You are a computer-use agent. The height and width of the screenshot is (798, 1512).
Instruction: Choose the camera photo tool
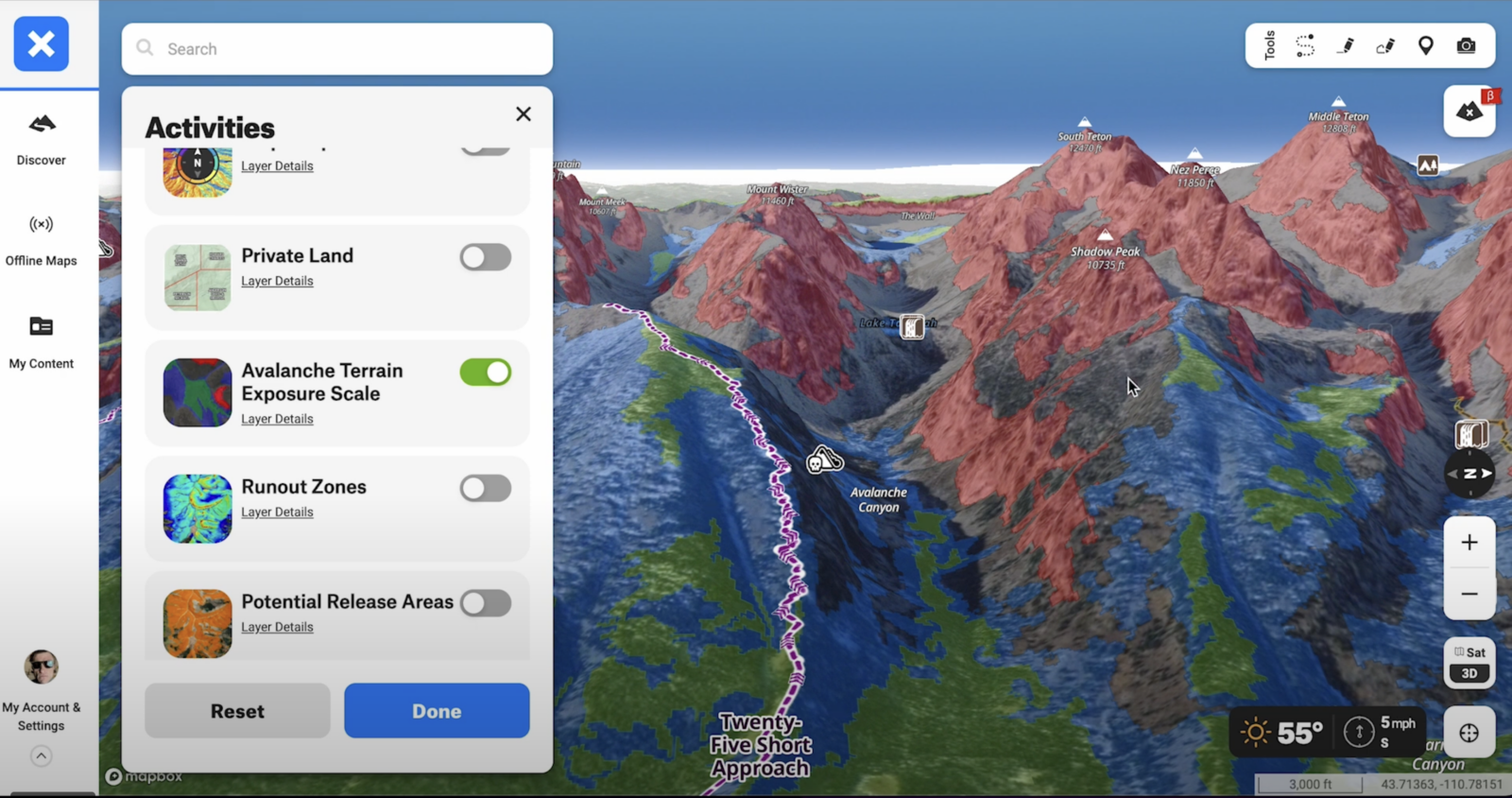click(x=1466, y=45)
